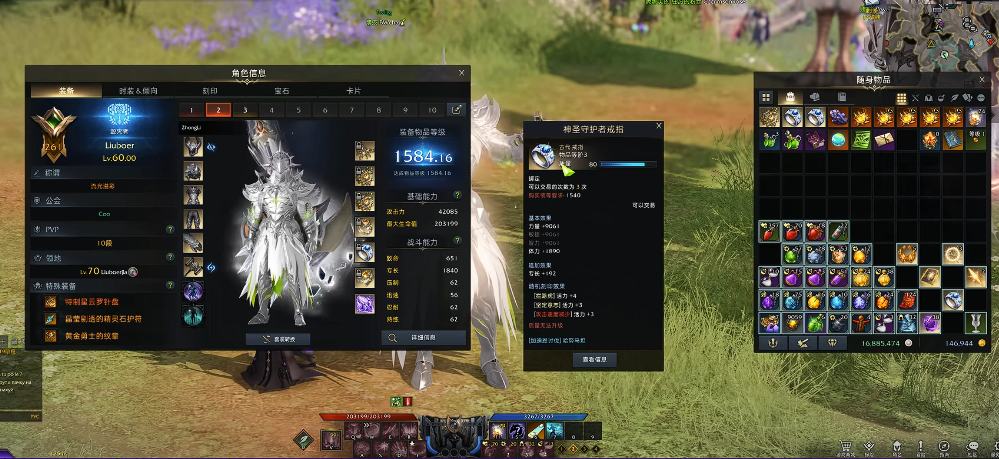Screen dimensions: 999x459
Task: Close the 神圣守护者戒指 ring tooltip window
Action: 658,127
